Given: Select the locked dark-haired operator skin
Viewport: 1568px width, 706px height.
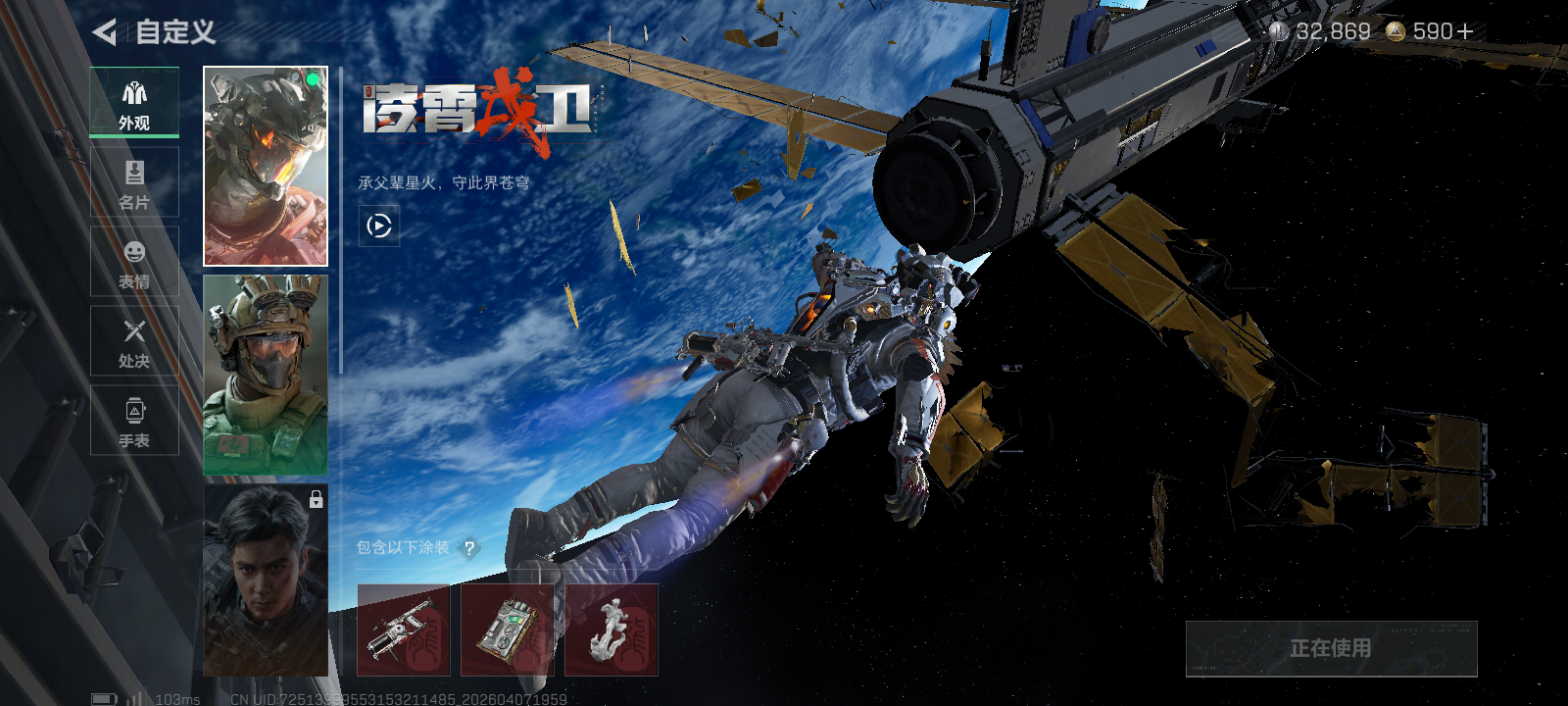Looking at the screenshot, I should click(266, 580).
